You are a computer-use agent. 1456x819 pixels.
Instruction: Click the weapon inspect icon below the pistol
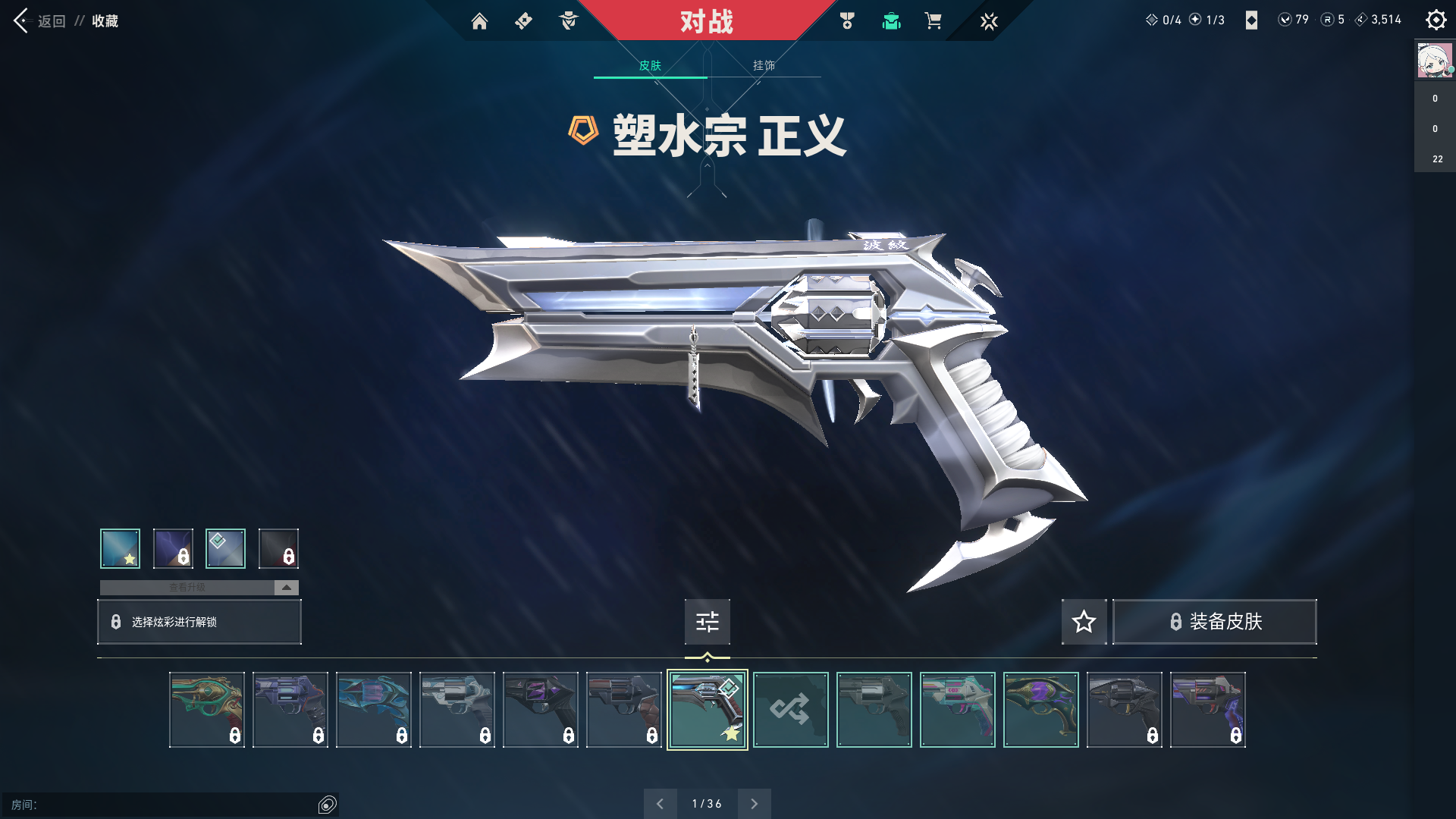pyautogui.click(x=707, y=622)
